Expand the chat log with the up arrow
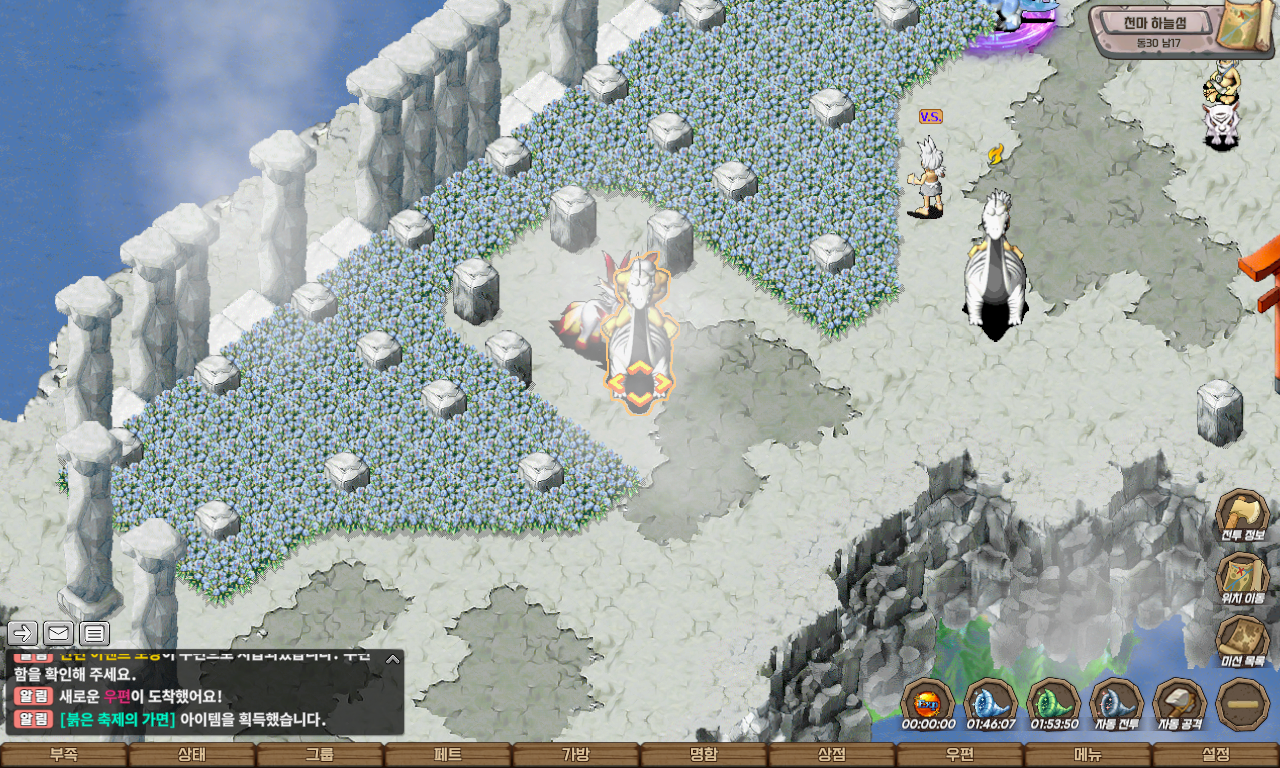Viewport: 1280px width, 768px height. 393,659
